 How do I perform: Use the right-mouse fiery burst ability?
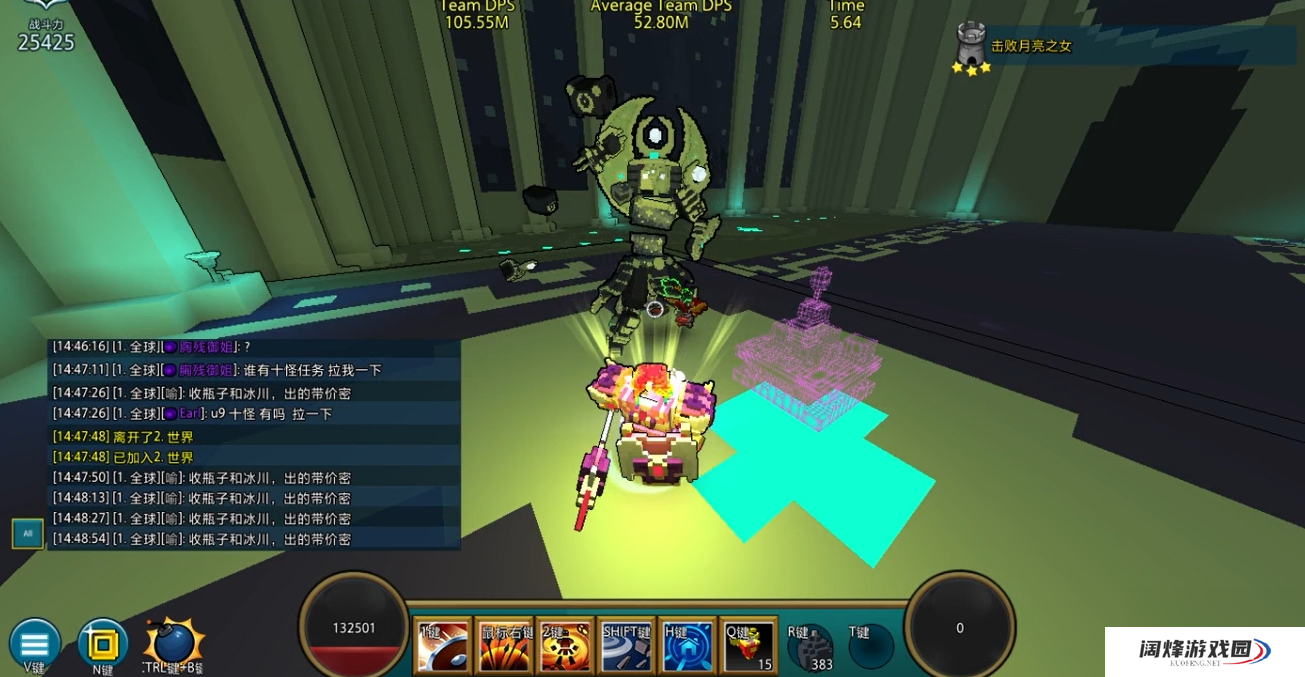[504, 645]
